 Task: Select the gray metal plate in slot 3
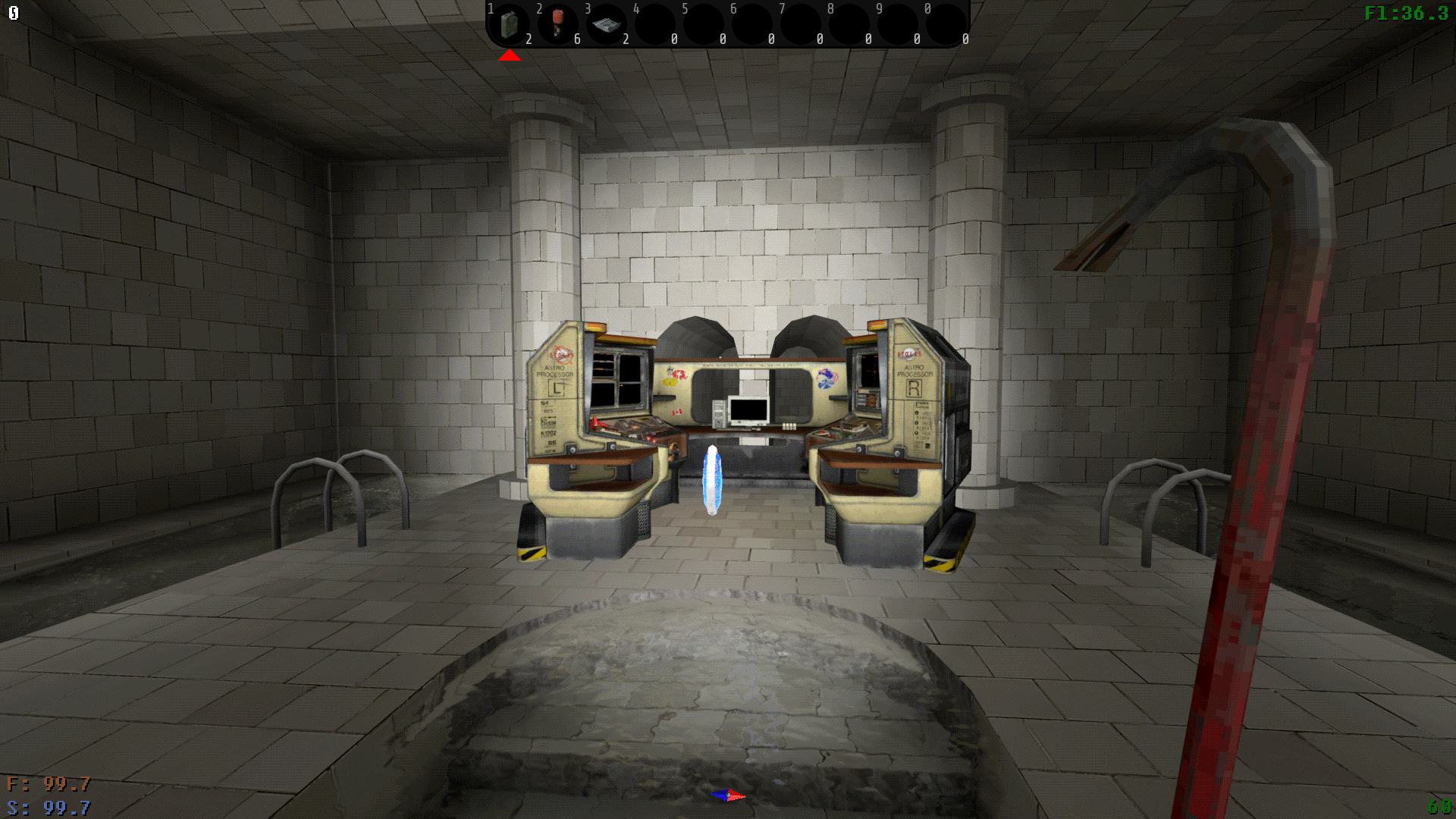(607, 25)
